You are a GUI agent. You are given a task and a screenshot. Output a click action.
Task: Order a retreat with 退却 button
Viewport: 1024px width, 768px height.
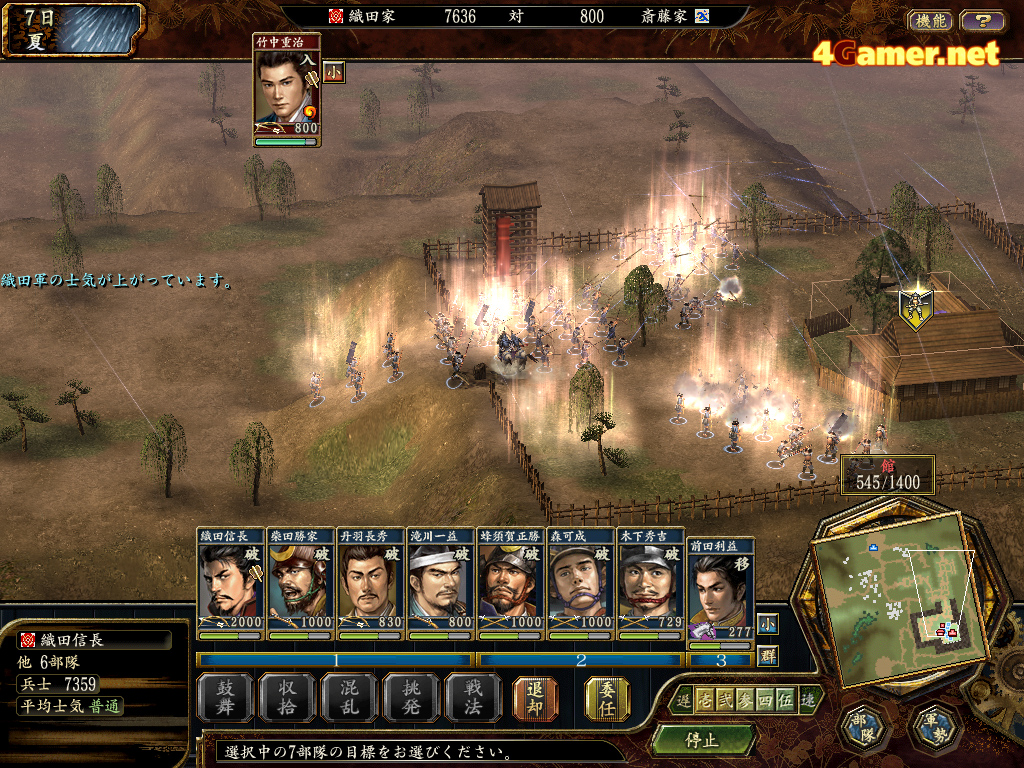535,697
